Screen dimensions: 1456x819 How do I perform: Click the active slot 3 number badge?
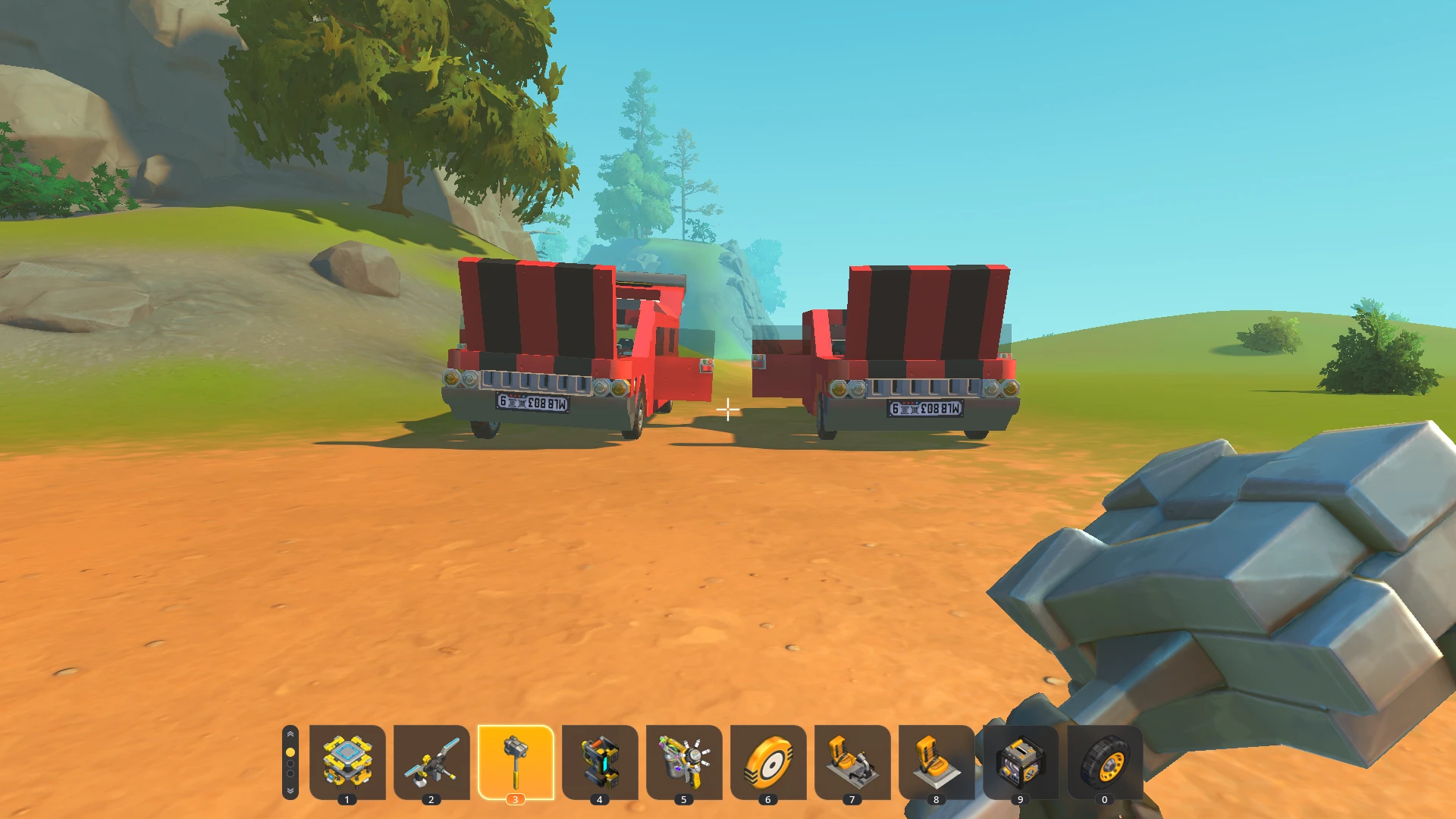pos(516,799)
